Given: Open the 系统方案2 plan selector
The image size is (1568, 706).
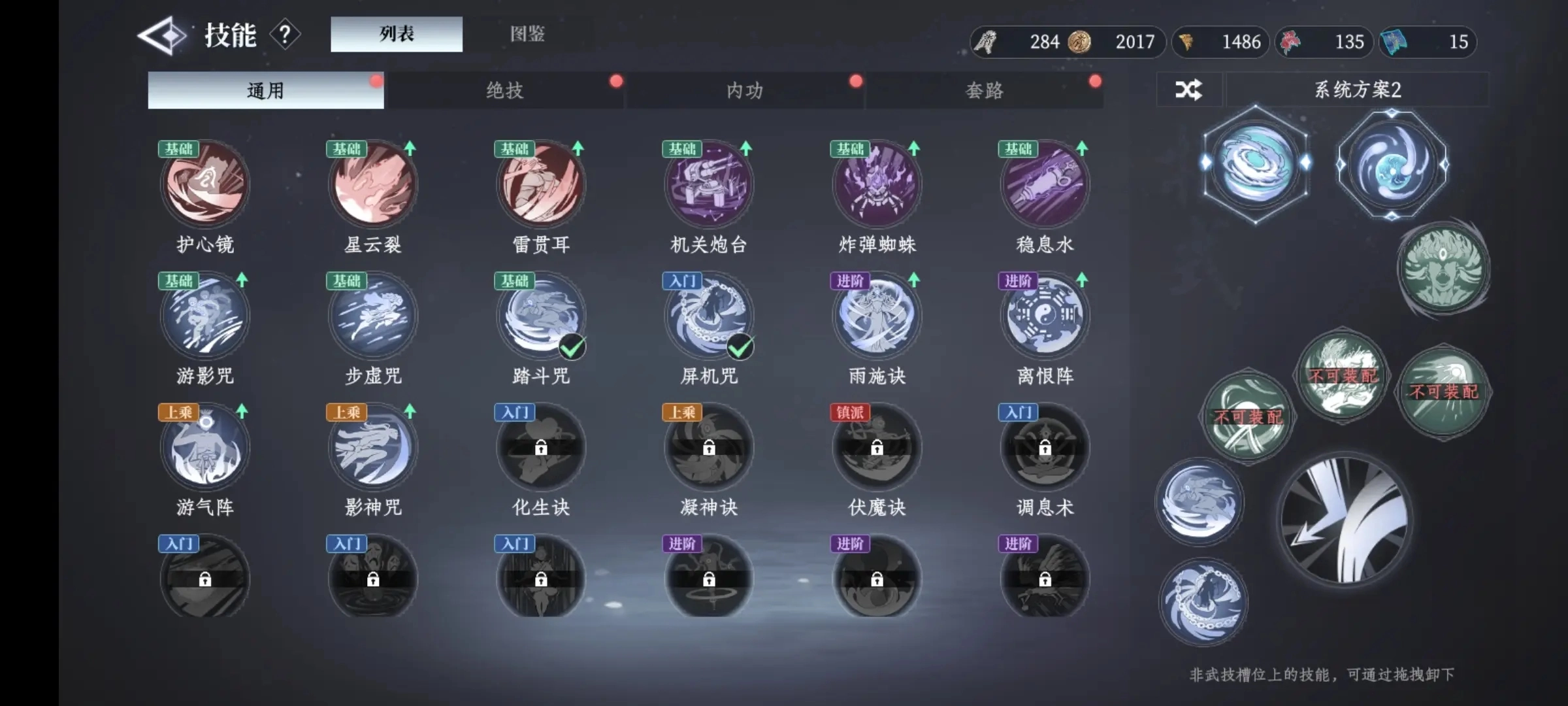Looking at the screenshot, I should 1359,90.
